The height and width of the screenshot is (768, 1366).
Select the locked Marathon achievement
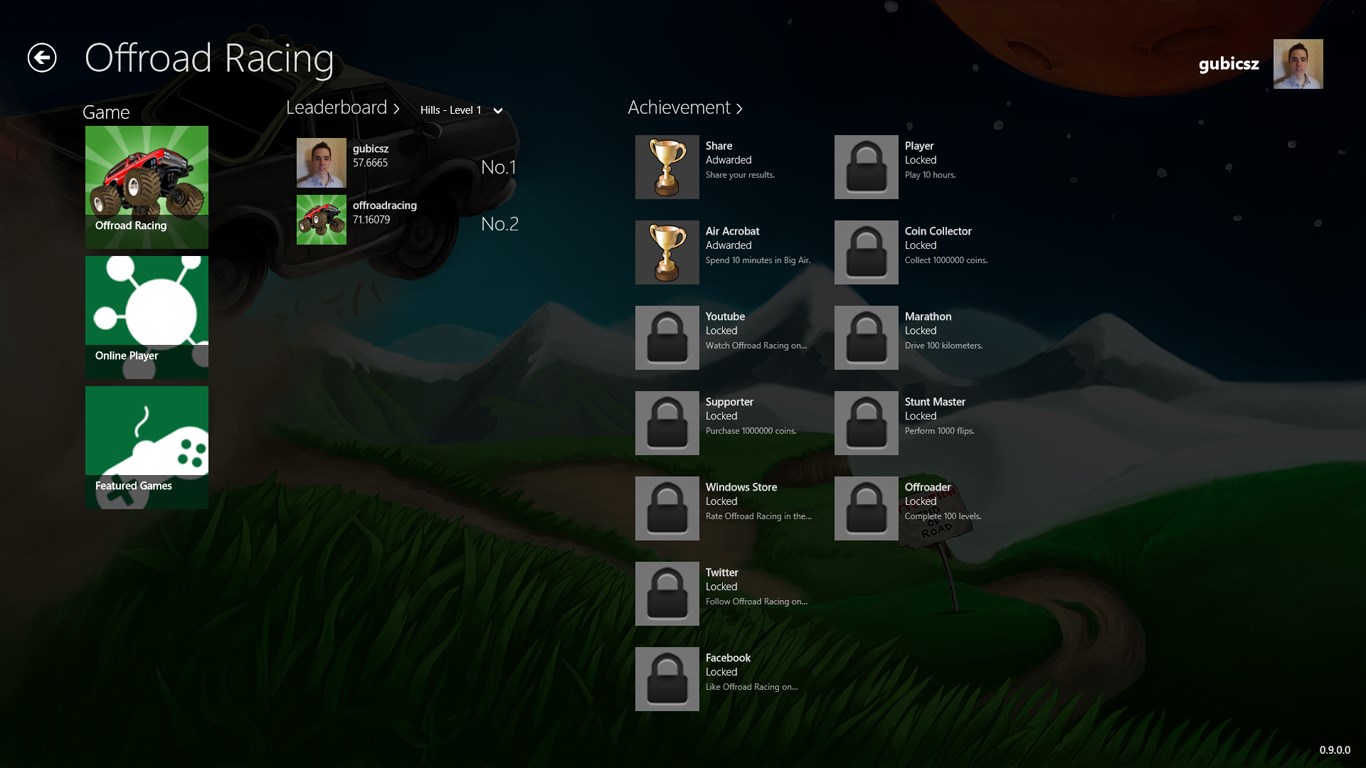coord(867,338)
